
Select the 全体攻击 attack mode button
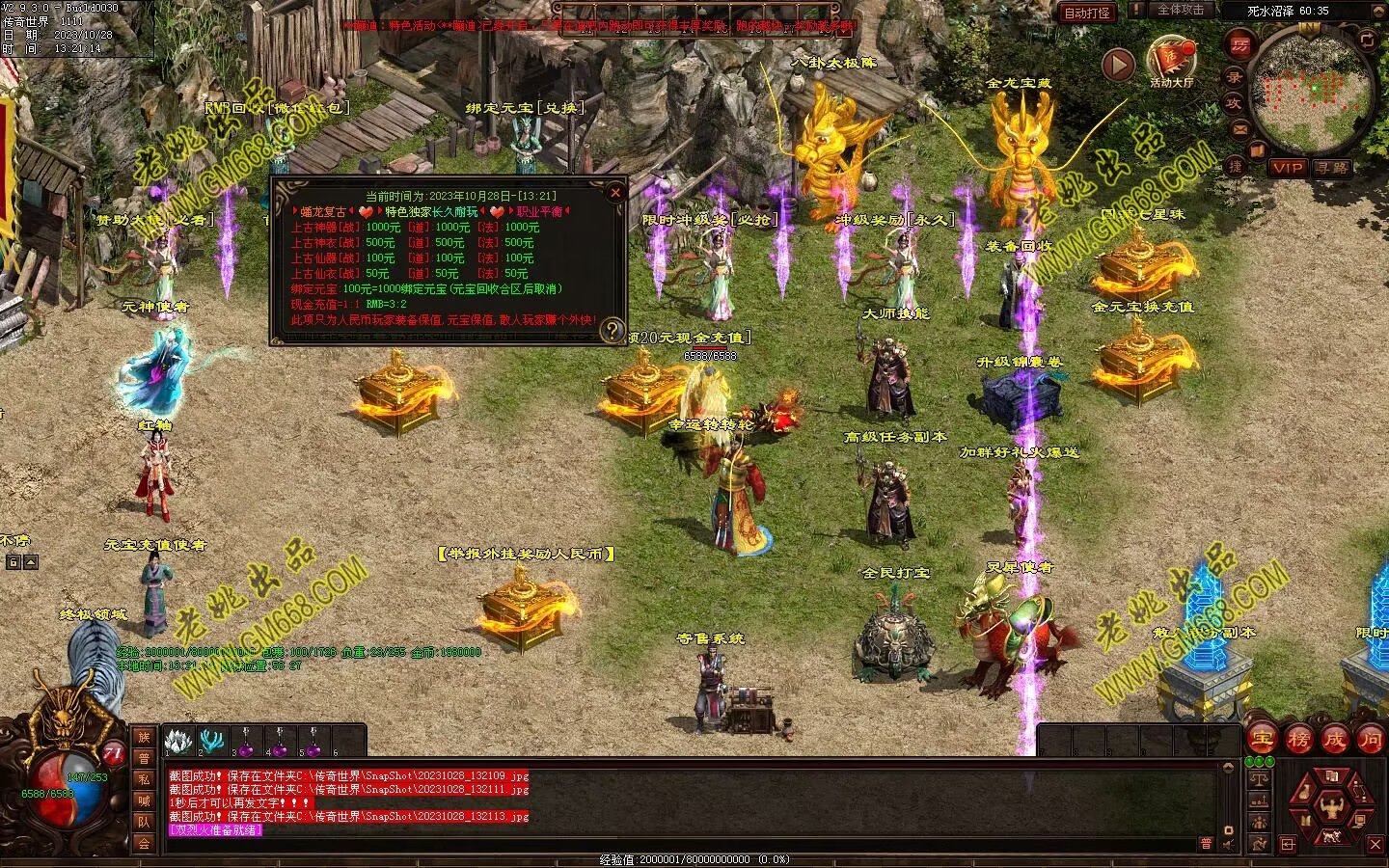pos(1180,10)
